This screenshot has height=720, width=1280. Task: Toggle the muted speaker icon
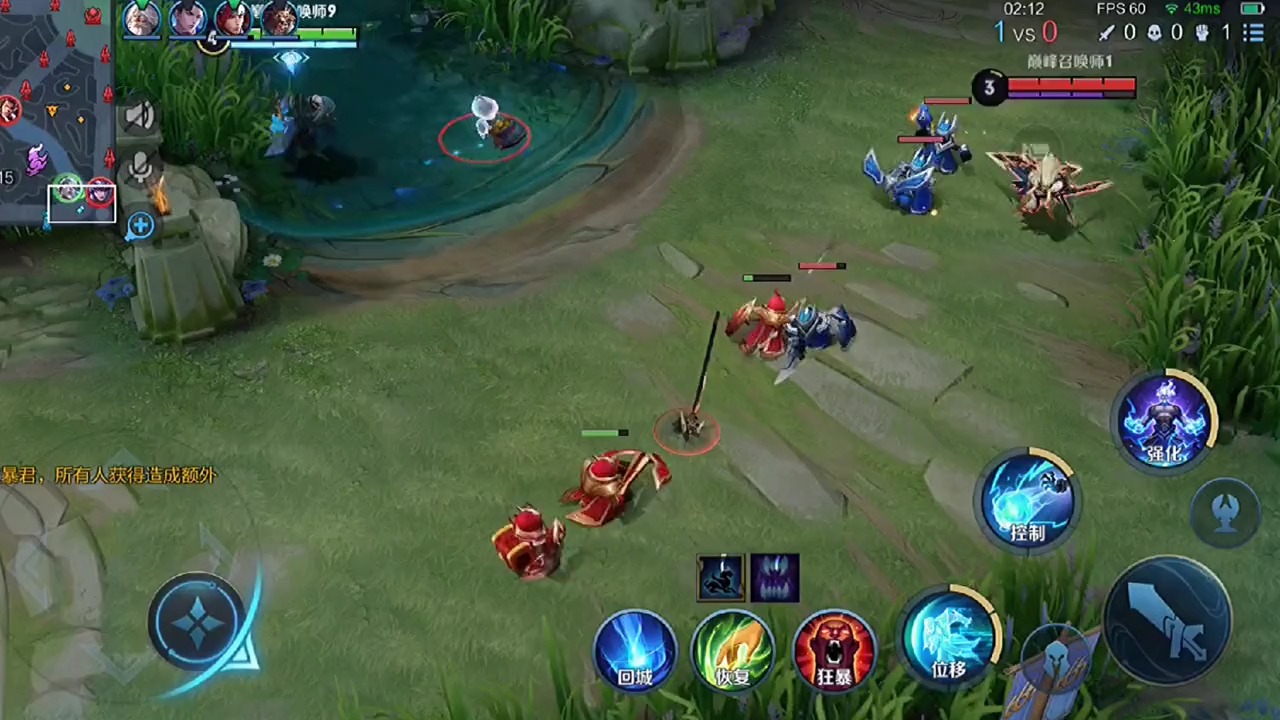click(140, 116)
